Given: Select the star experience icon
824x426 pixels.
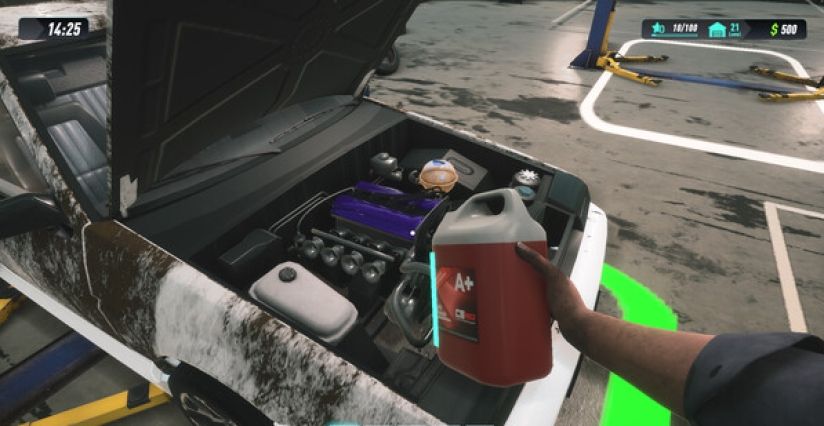Looking at the screenshot, I should click(658, 29).
